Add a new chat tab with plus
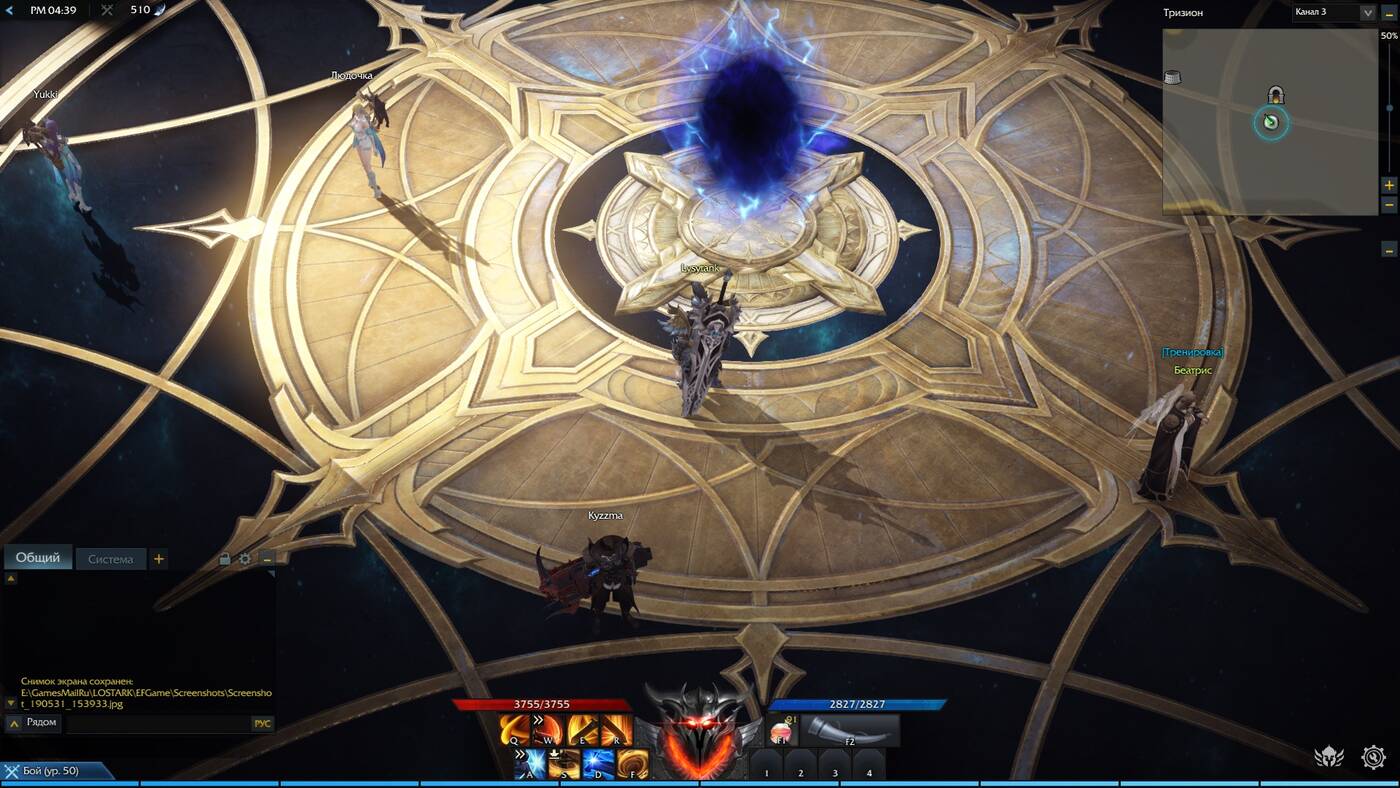This screenshot has width=1400, height=788. point(159,559)
